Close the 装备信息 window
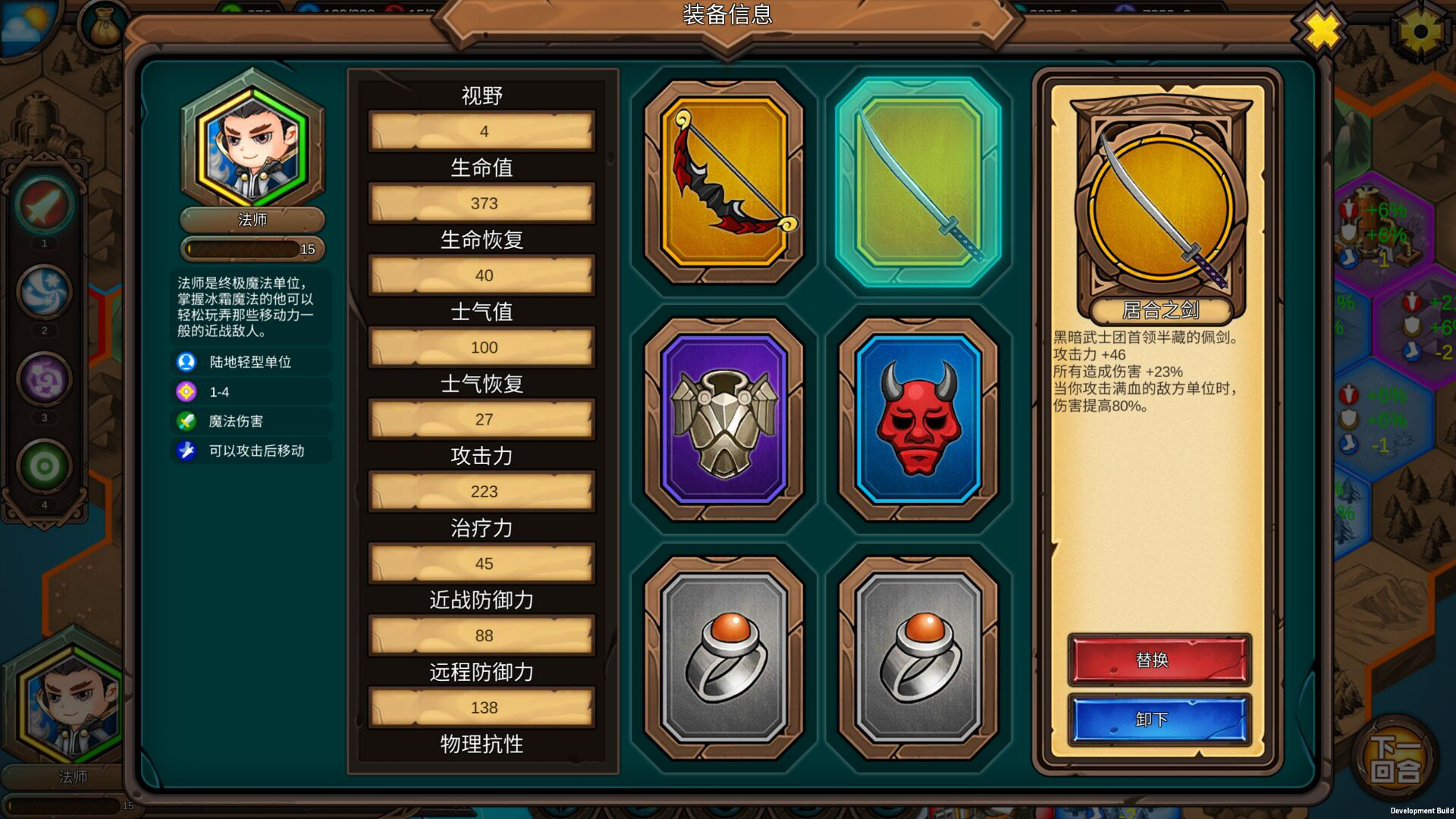This screenshot has height=819, width=1456. pos(1319,30)
